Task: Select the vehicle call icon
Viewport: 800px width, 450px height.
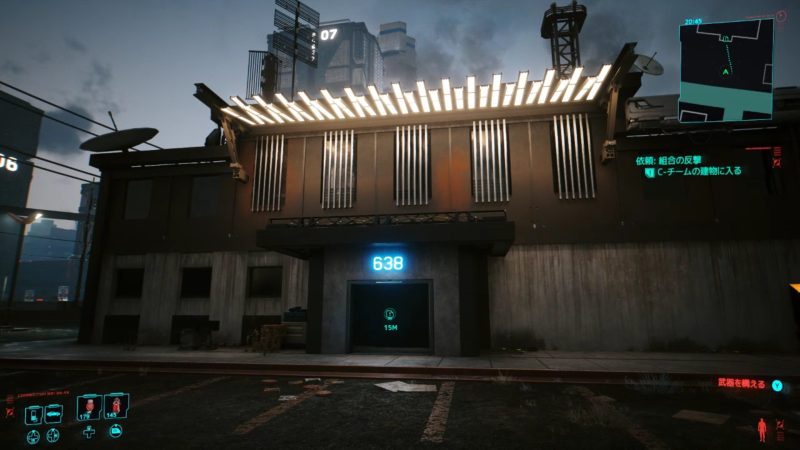Action: [x=53, y=410]
